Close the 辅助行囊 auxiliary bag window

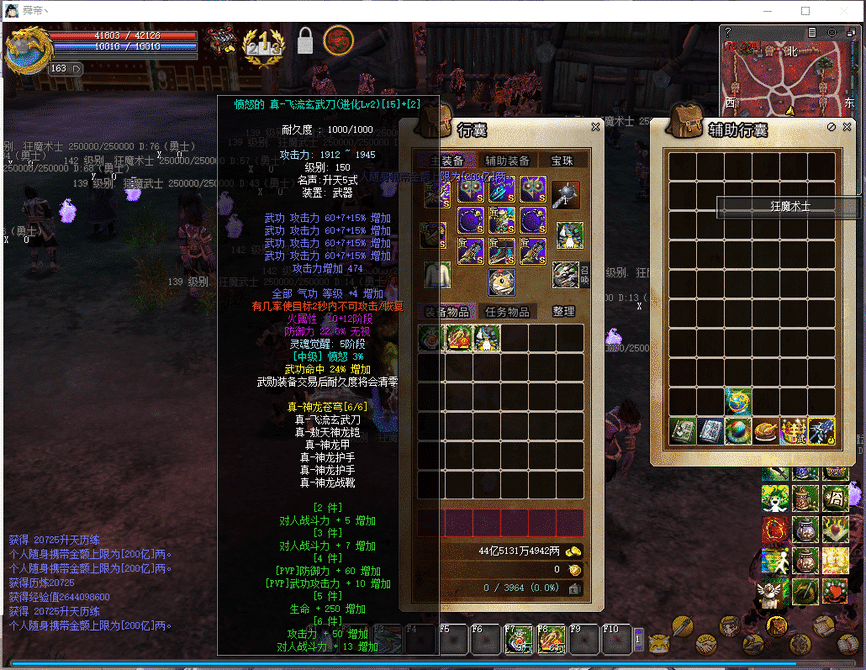(x=844, y=127)
